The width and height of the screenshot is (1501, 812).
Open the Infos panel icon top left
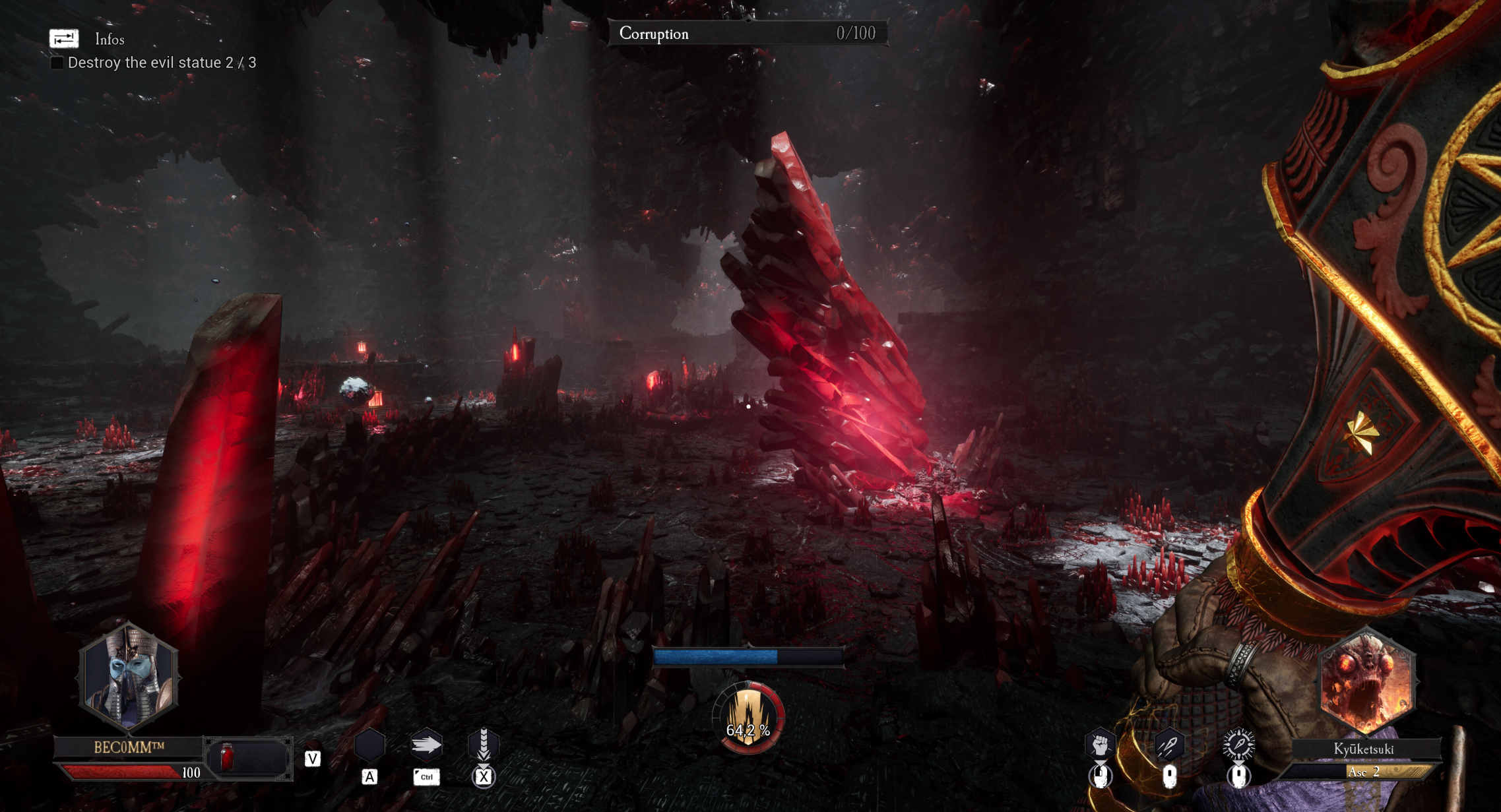click(x=63, y=38)
